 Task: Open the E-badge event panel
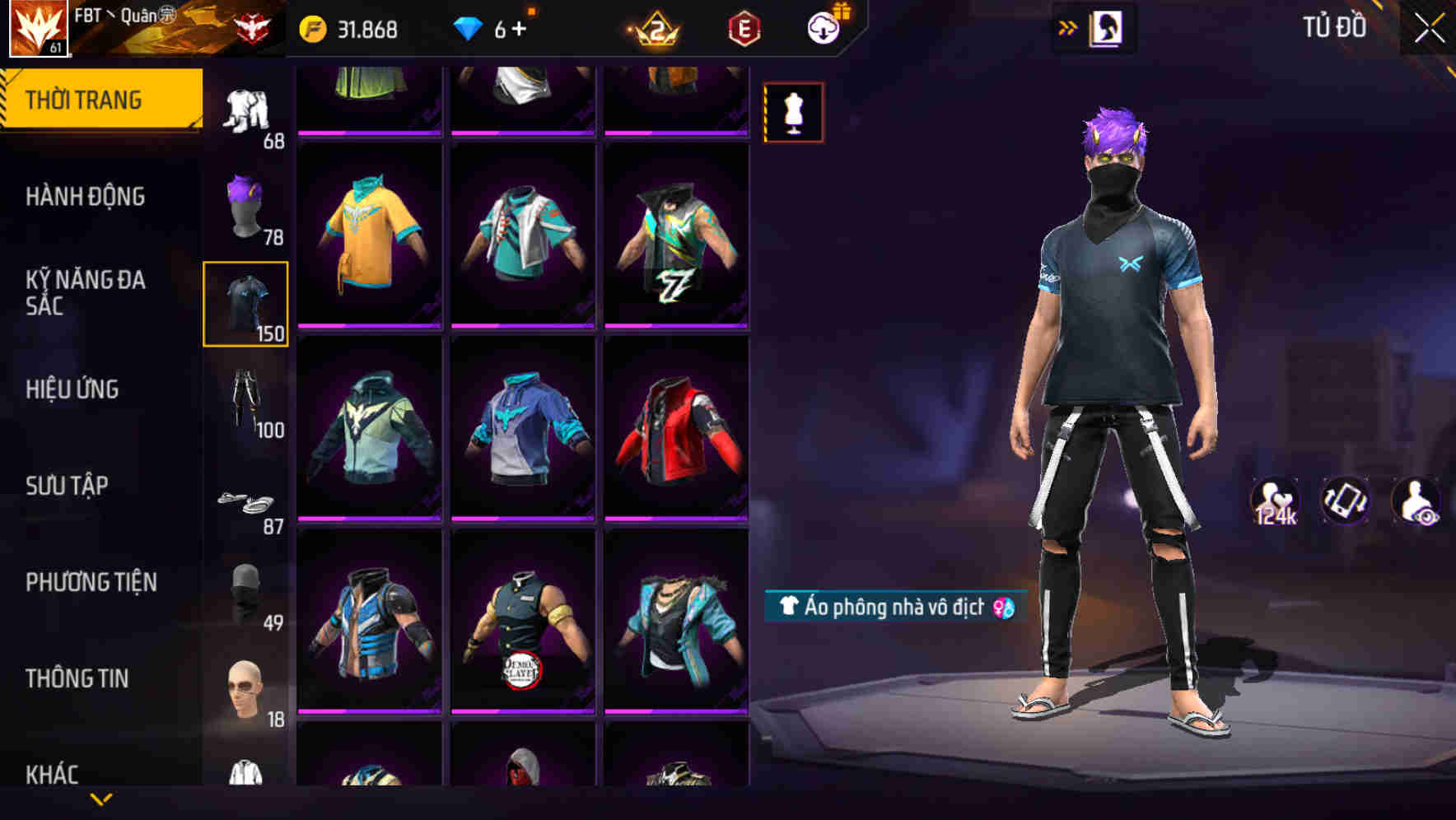click(742, 27)
